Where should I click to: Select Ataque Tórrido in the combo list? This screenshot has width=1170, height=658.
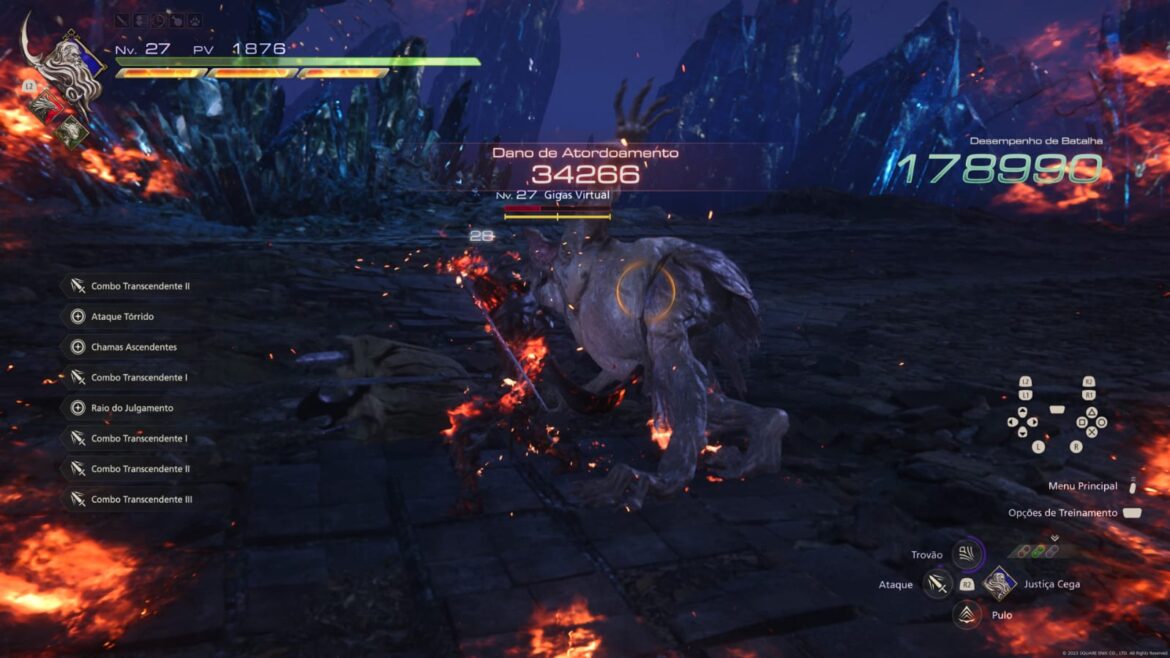(122, 317)
